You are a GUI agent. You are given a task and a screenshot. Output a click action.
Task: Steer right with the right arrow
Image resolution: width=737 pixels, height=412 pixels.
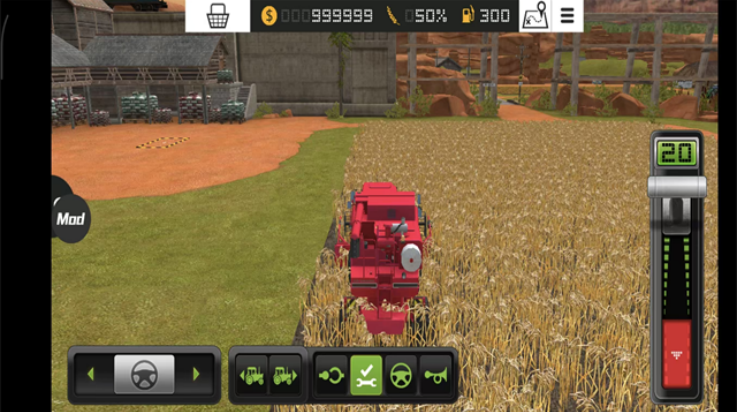pyautogui.click(x=196, y=375)
